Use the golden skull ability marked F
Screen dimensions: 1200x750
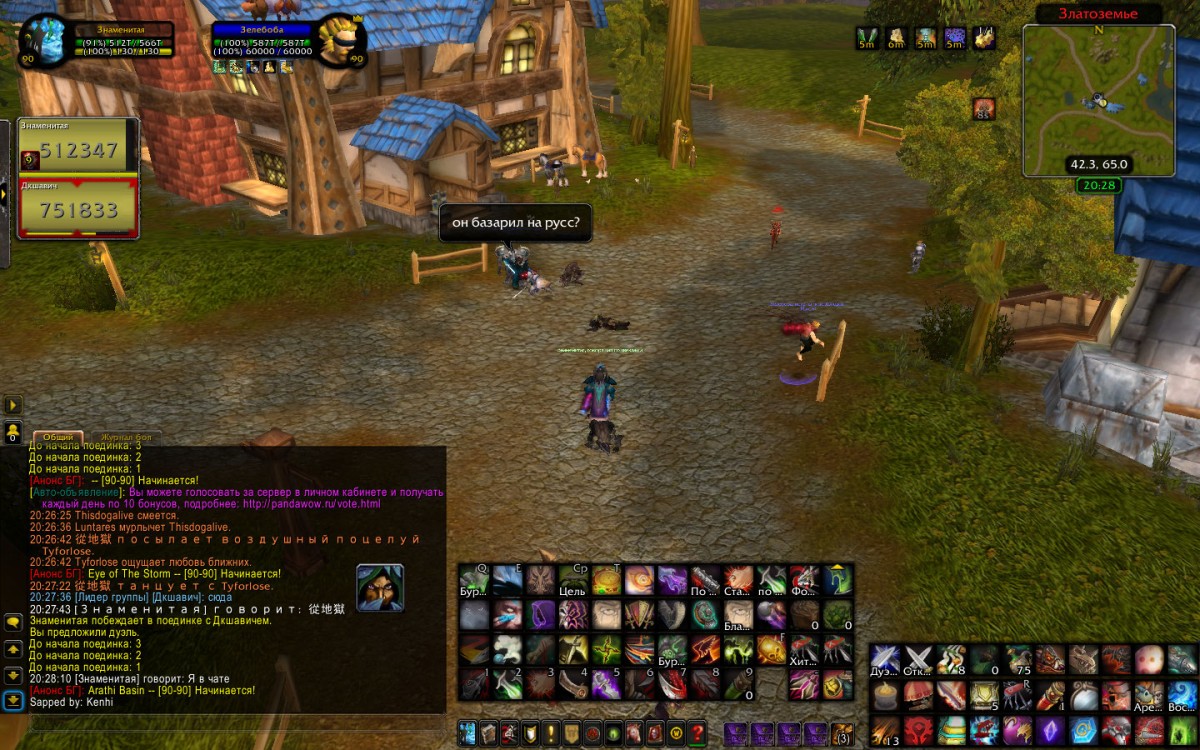pyautogui.click(x=772, y=650)
